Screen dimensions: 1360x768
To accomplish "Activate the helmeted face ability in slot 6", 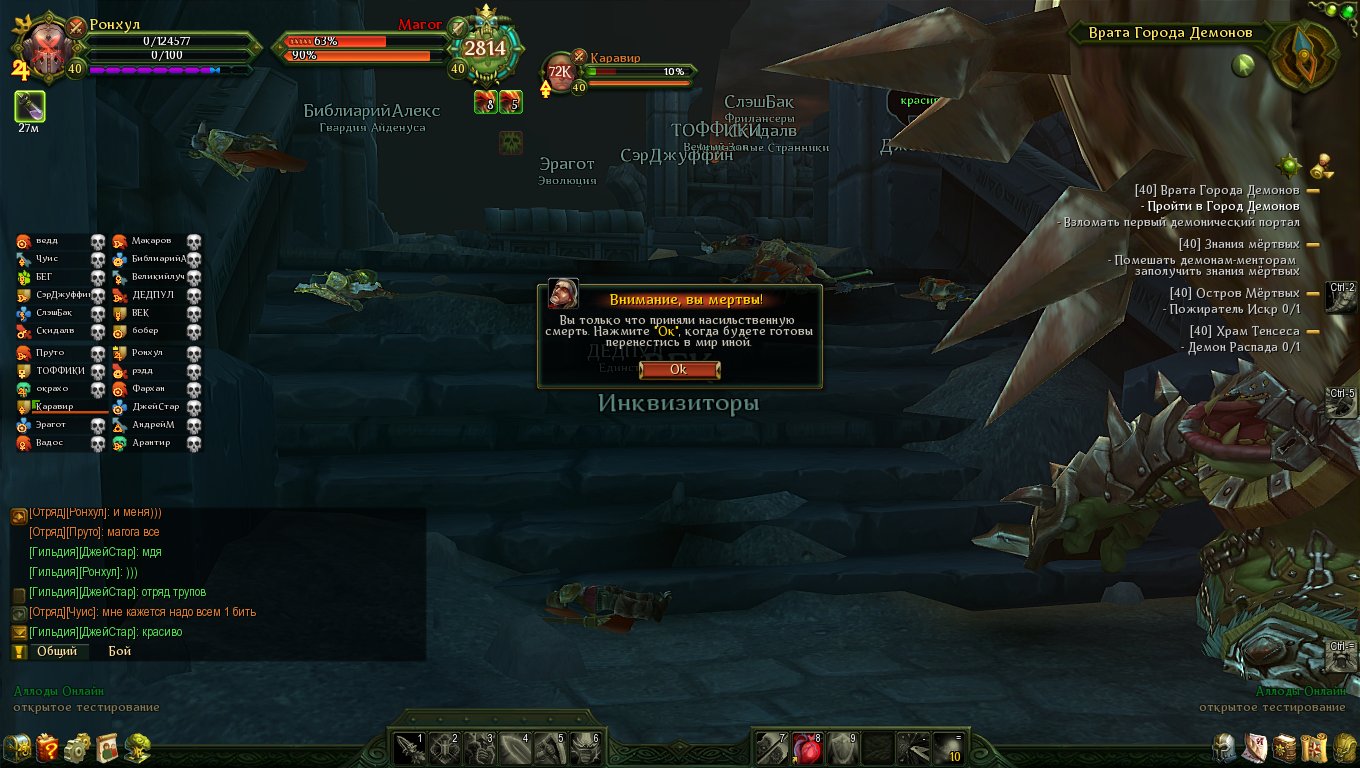I will point(584,747).
